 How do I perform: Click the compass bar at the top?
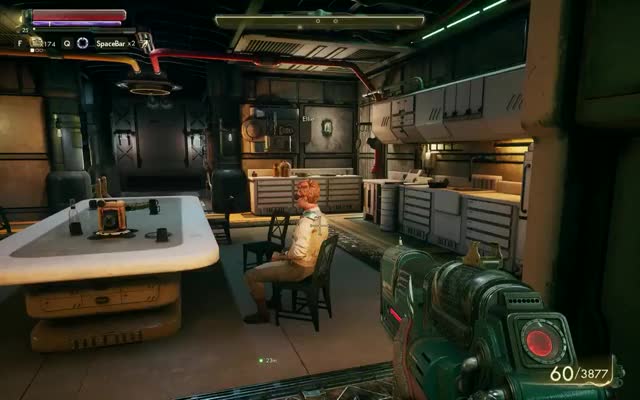(x=320, y=20)
